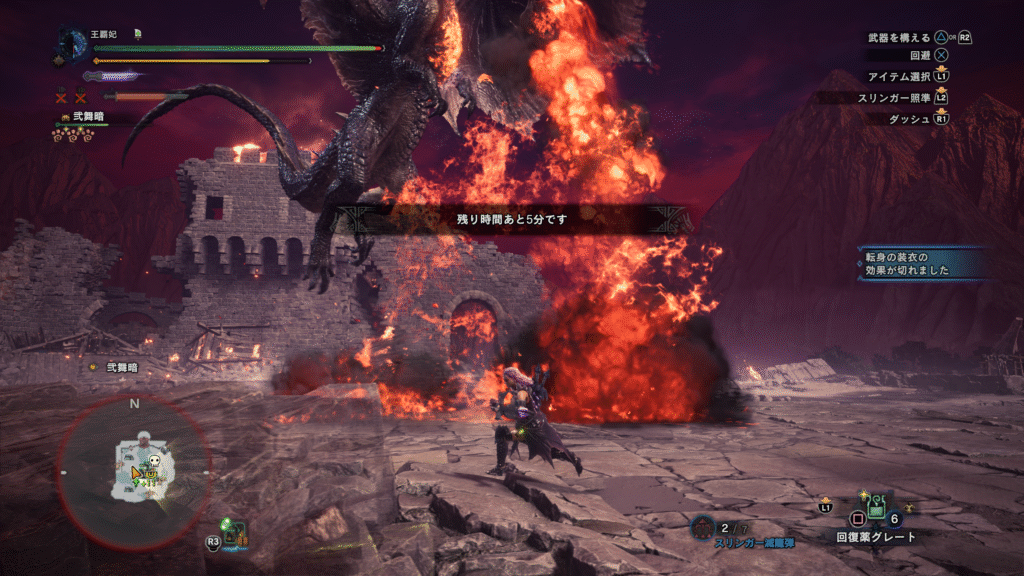Click the specialized tool mantle icon
The image size is (1024, 576).
pyautogui.click(x=234, y=533)
